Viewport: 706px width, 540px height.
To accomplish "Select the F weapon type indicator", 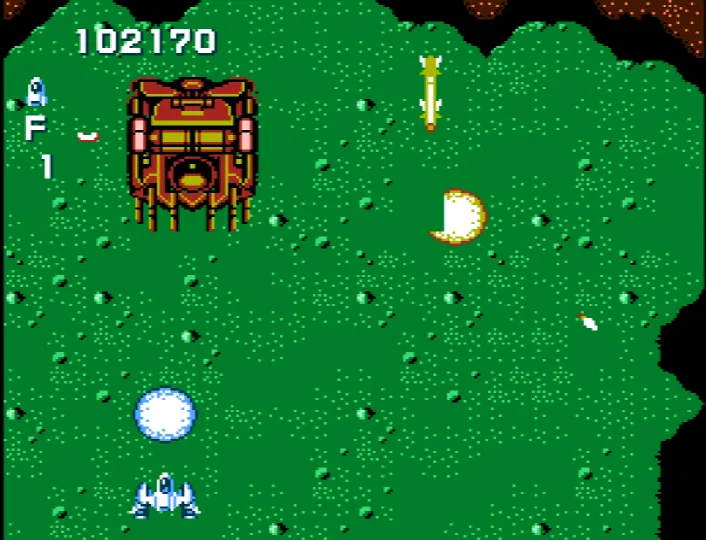I will 35,128.
